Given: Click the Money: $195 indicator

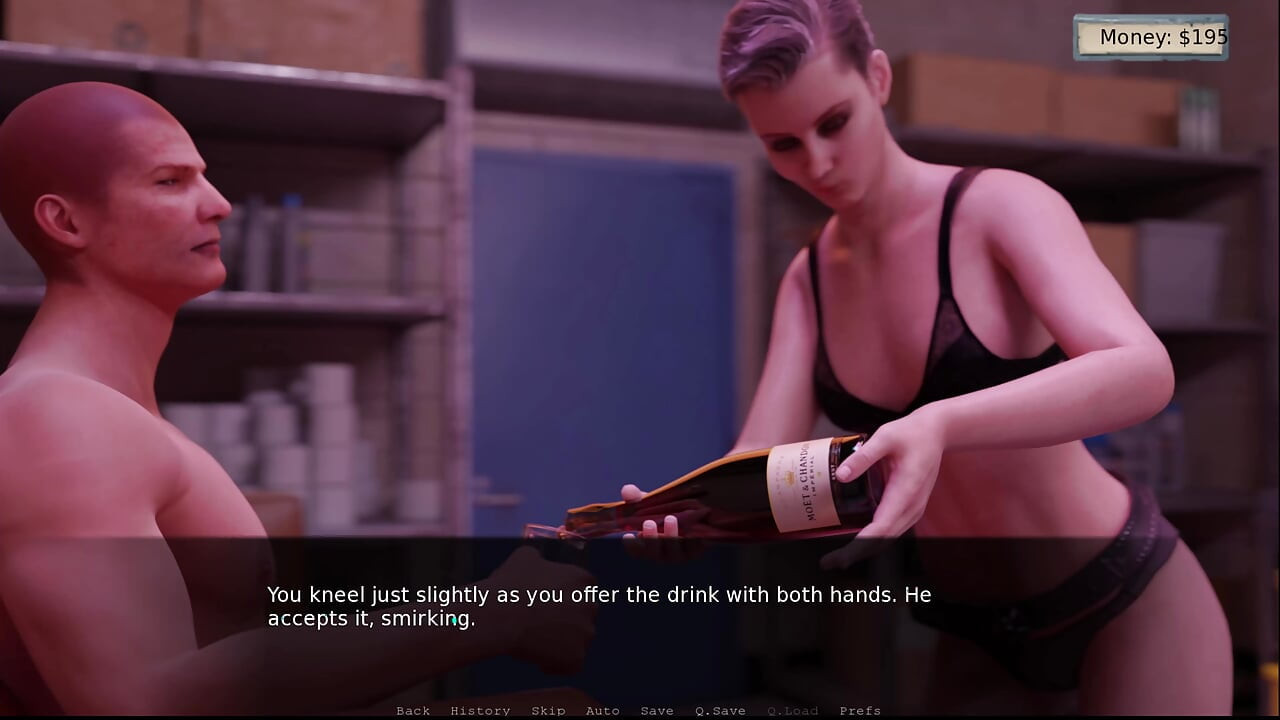Looking at the screenshot, I should (1150, 37).
